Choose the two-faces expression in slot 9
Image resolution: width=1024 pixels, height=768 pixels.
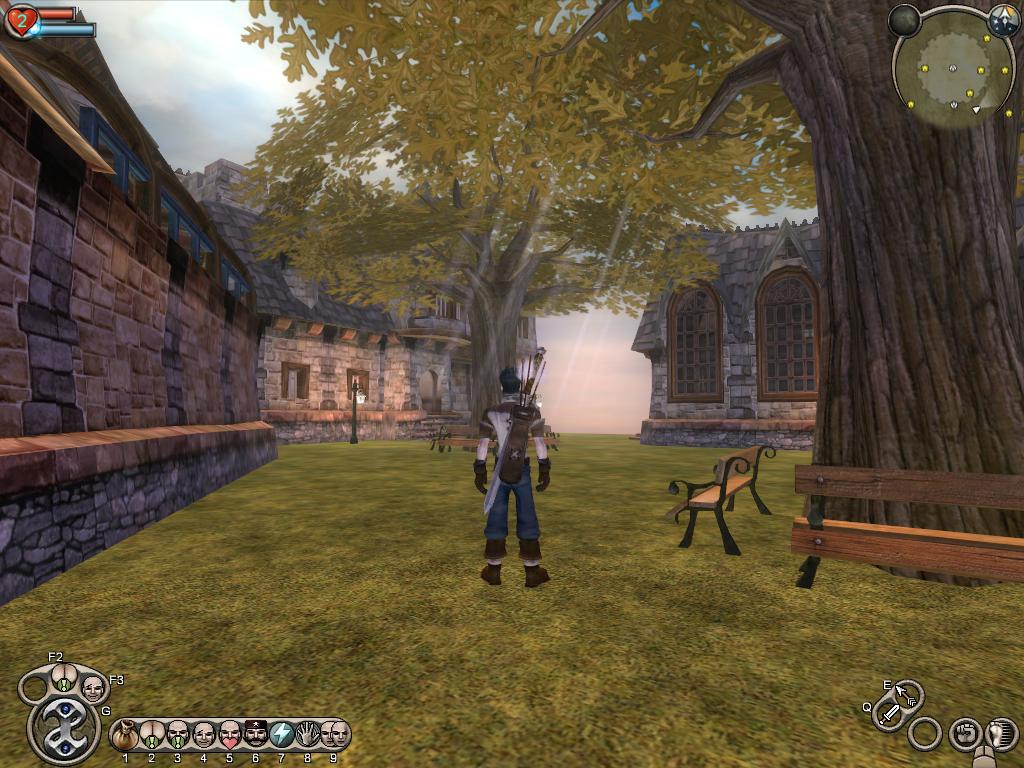(x=333, y=736)
